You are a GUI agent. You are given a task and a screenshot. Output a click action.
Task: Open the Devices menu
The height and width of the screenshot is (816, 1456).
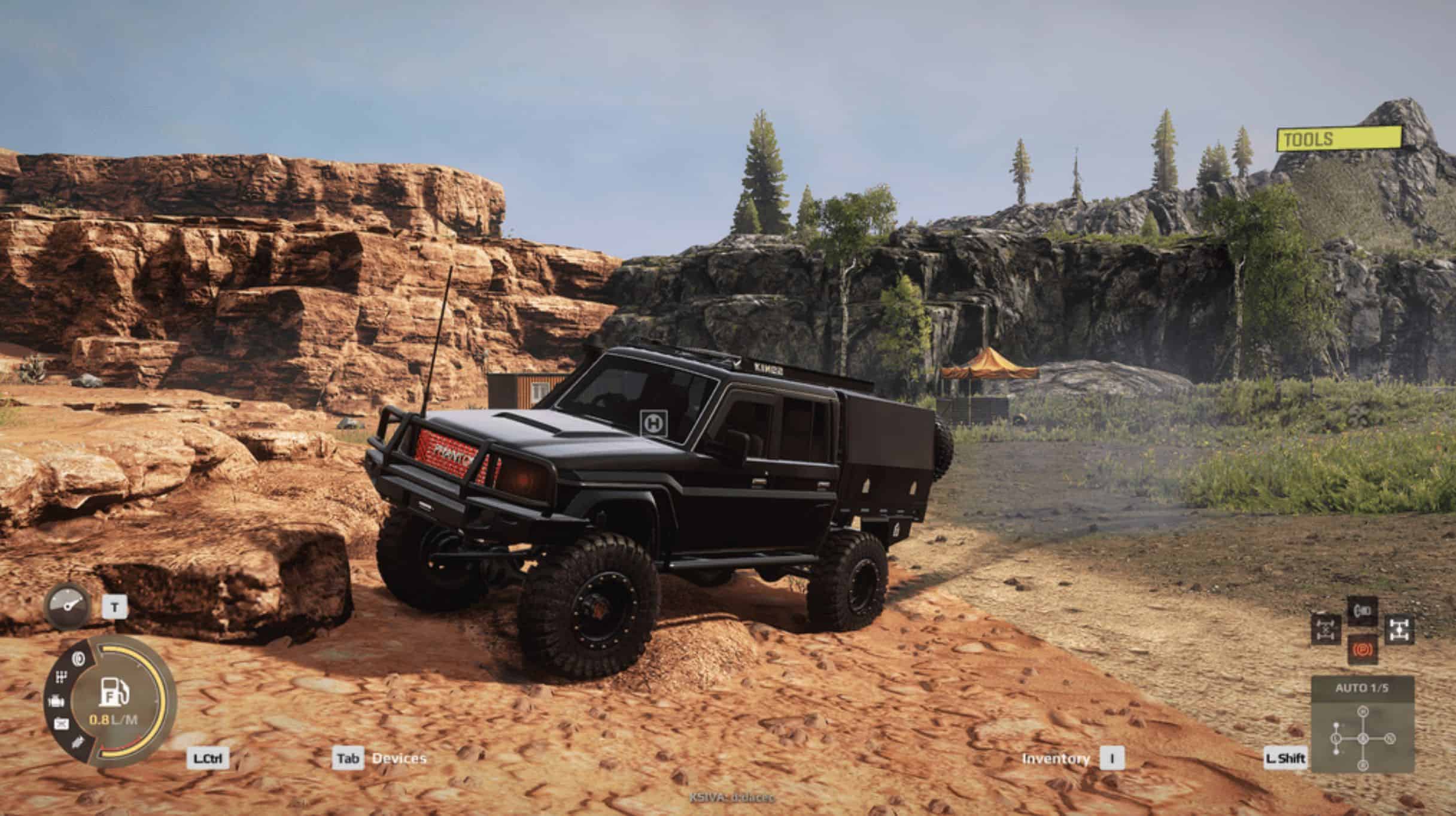[399, 759]
